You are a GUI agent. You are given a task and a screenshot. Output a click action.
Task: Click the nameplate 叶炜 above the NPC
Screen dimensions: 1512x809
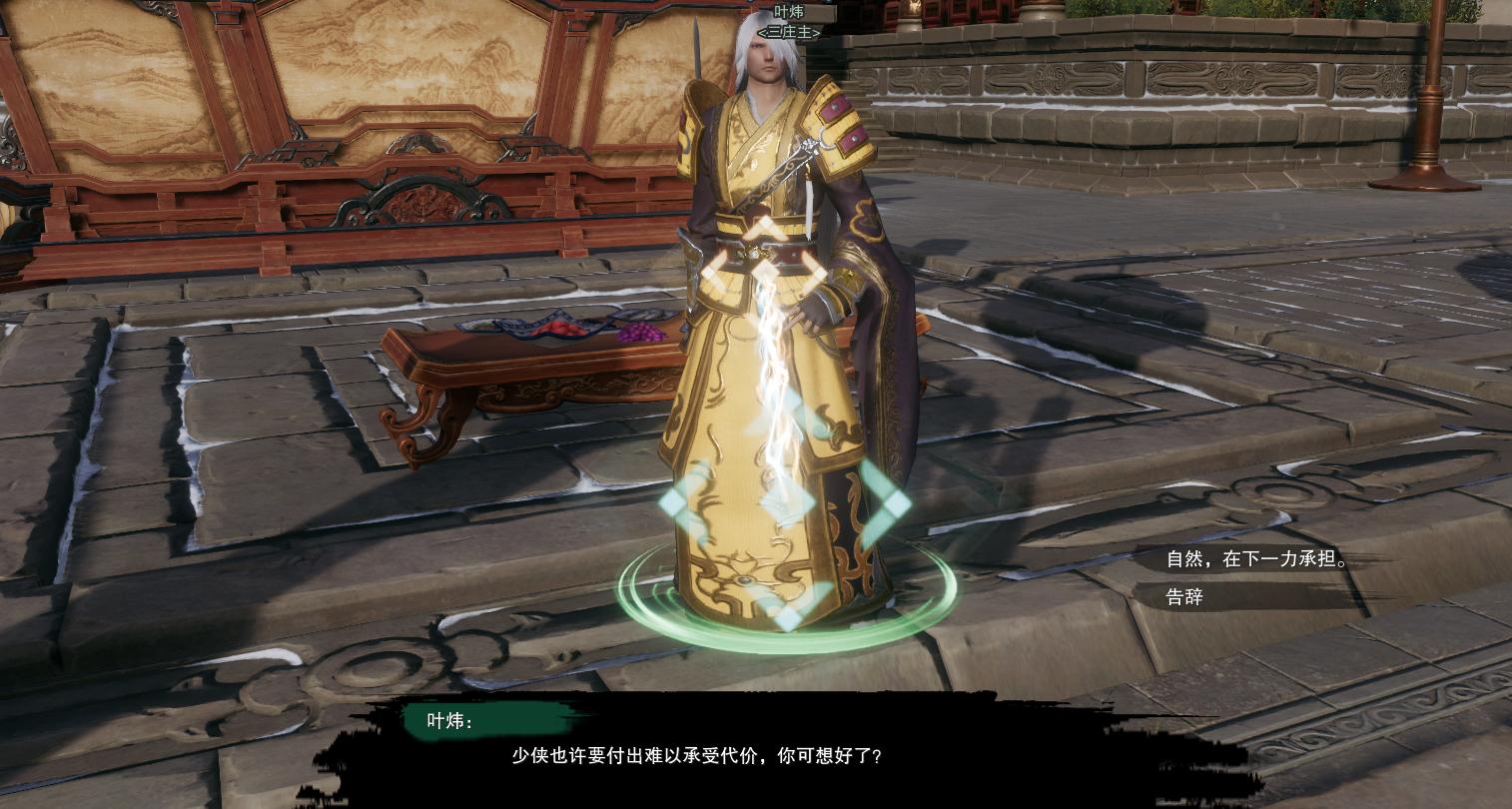(x=789, y=12)
